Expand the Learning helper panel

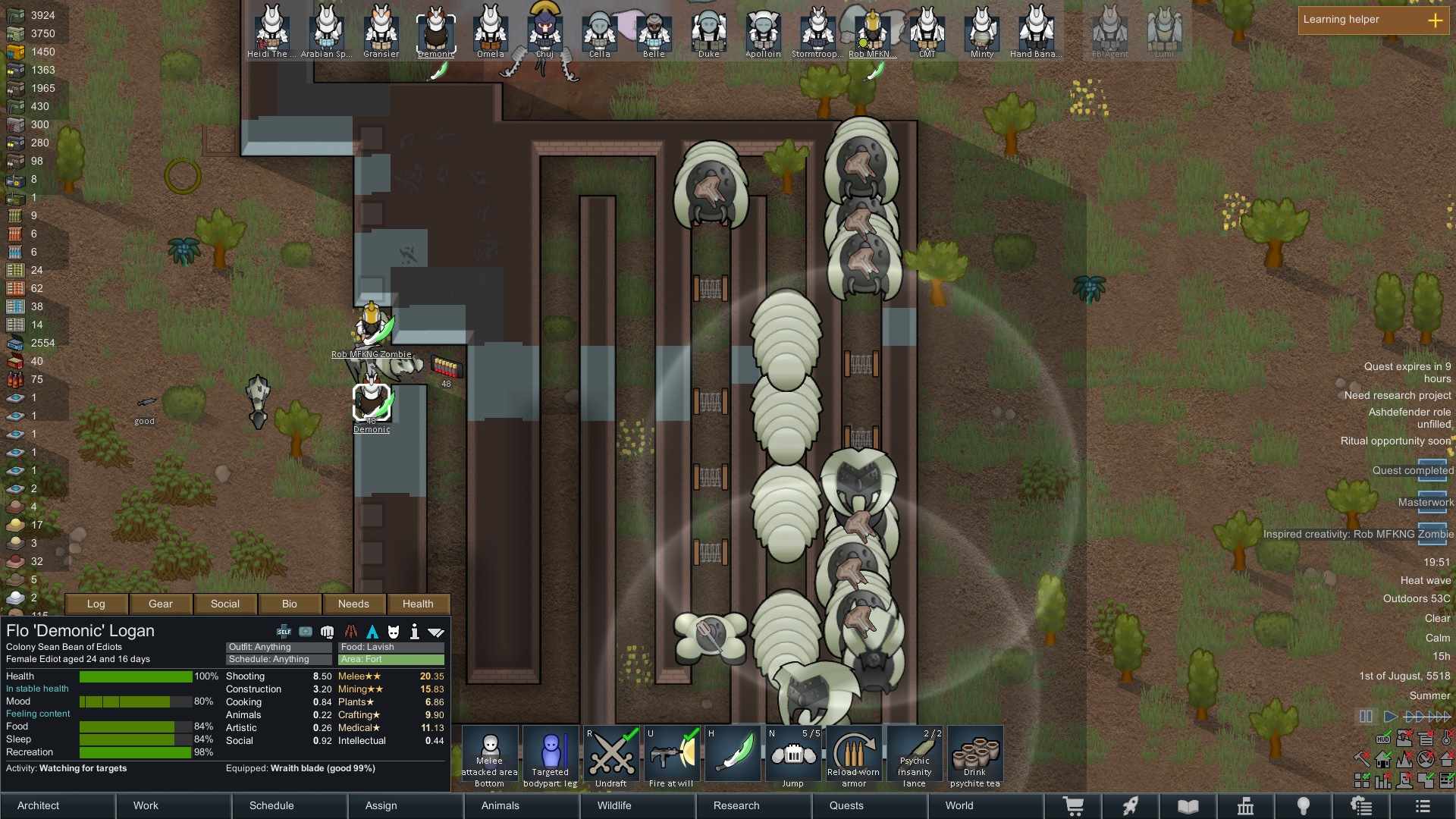(1435, 20)
